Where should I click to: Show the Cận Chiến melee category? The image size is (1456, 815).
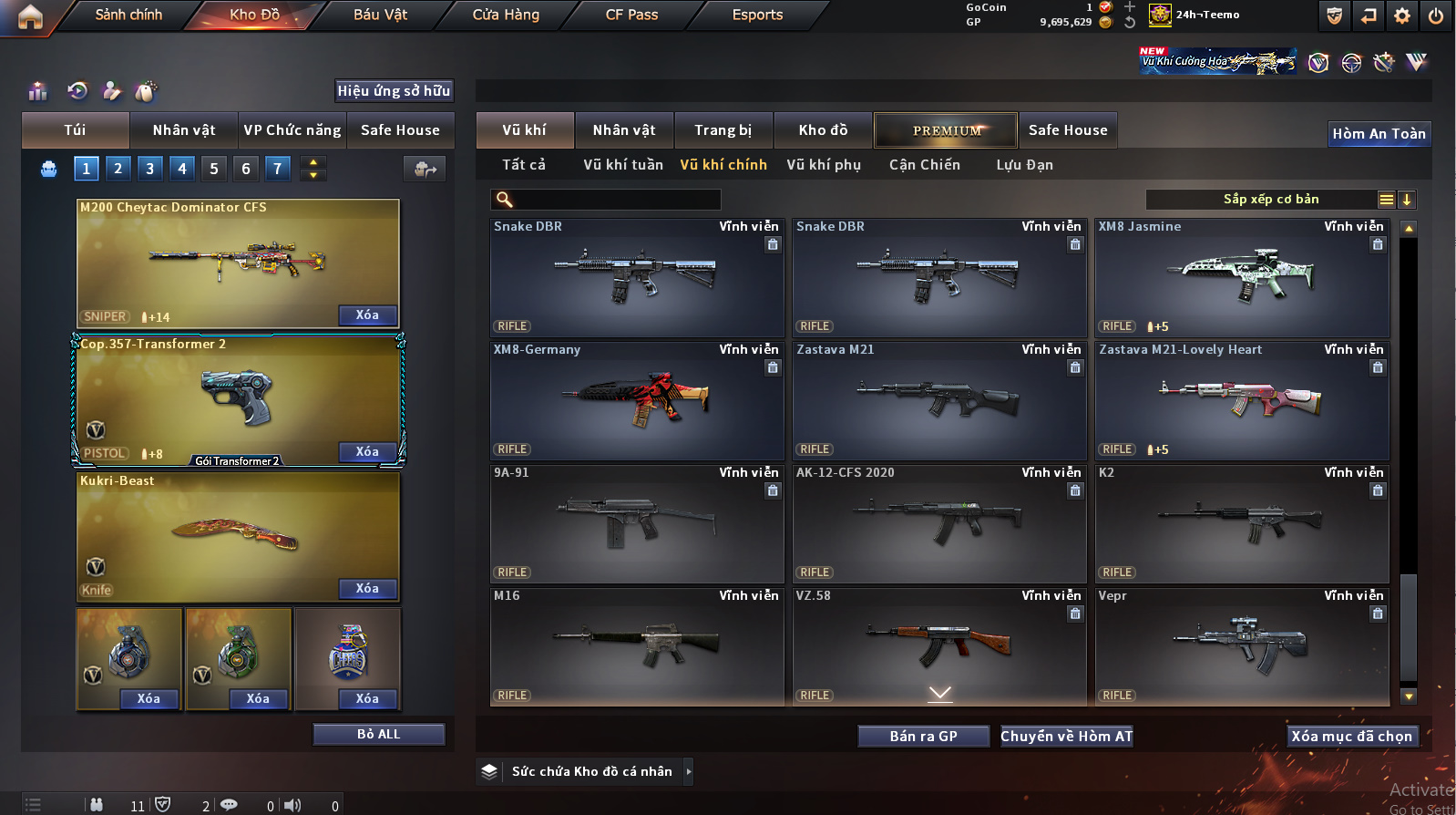(925, 165)
